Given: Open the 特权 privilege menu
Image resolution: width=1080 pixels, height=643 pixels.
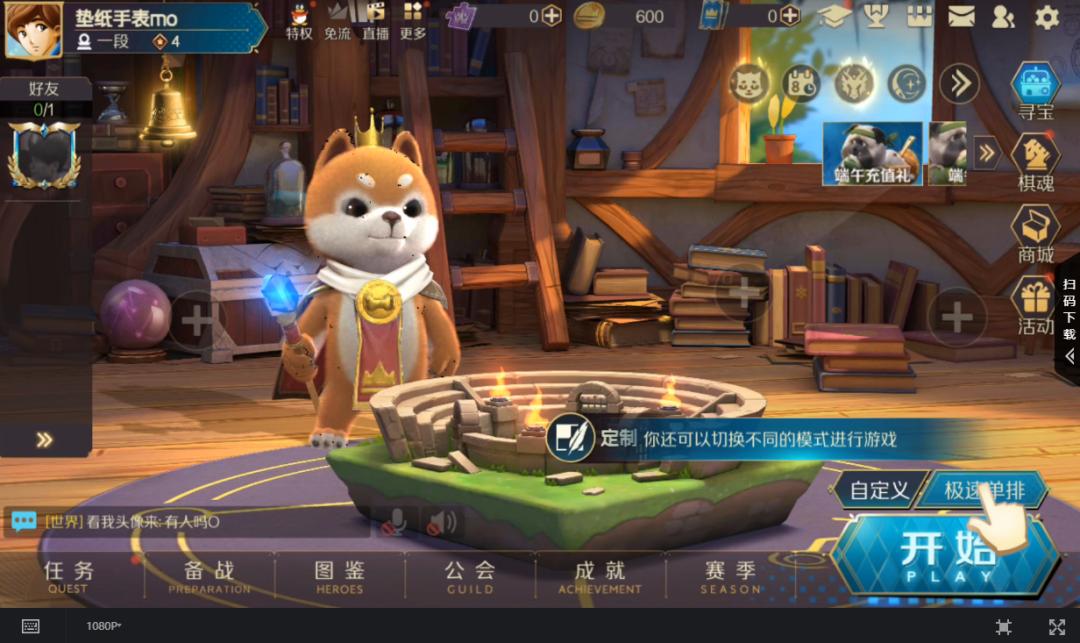Looking at the screenshot, I should (x=299, y=21).
